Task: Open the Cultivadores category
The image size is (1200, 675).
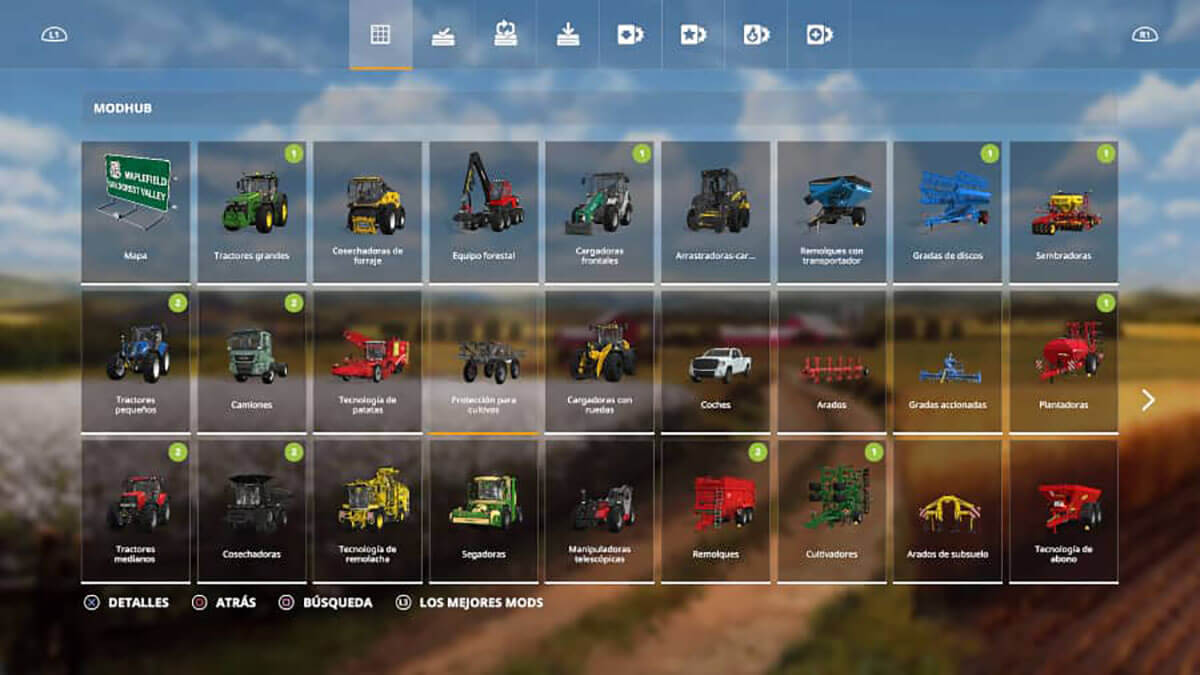Action: pos(832,510)
